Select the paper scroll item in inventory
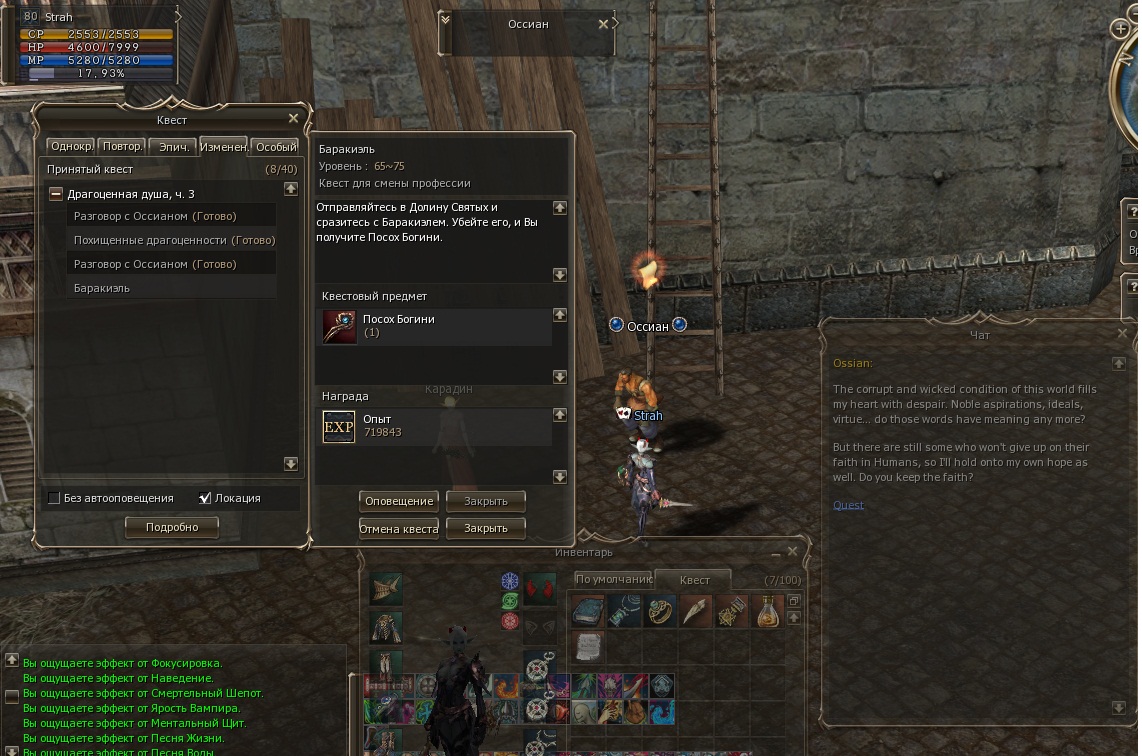The height and width of the screenshot is (756, 1142). [x=588, y=646]
